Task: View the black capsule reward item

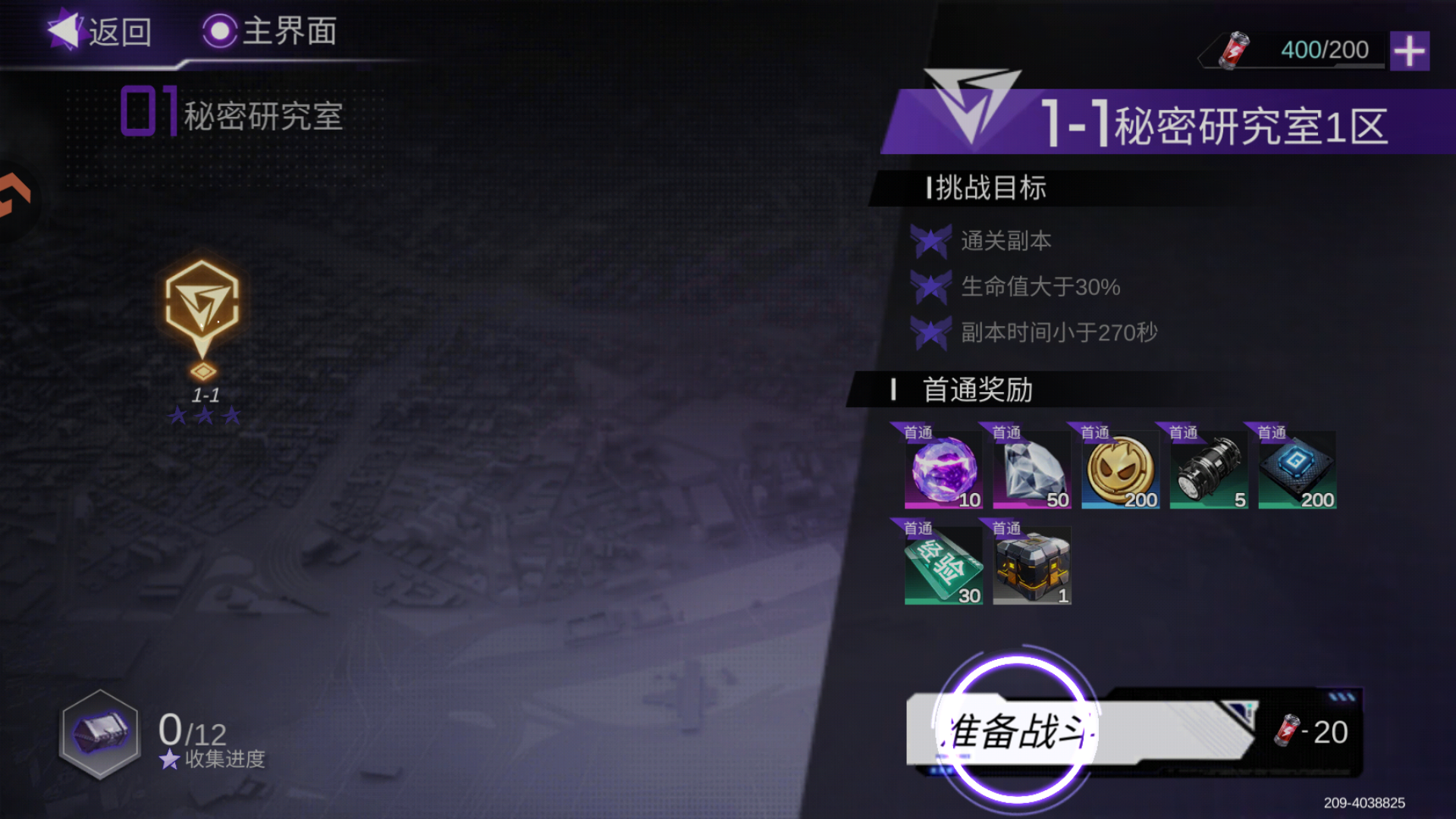Action: (x=1209, y=470)
